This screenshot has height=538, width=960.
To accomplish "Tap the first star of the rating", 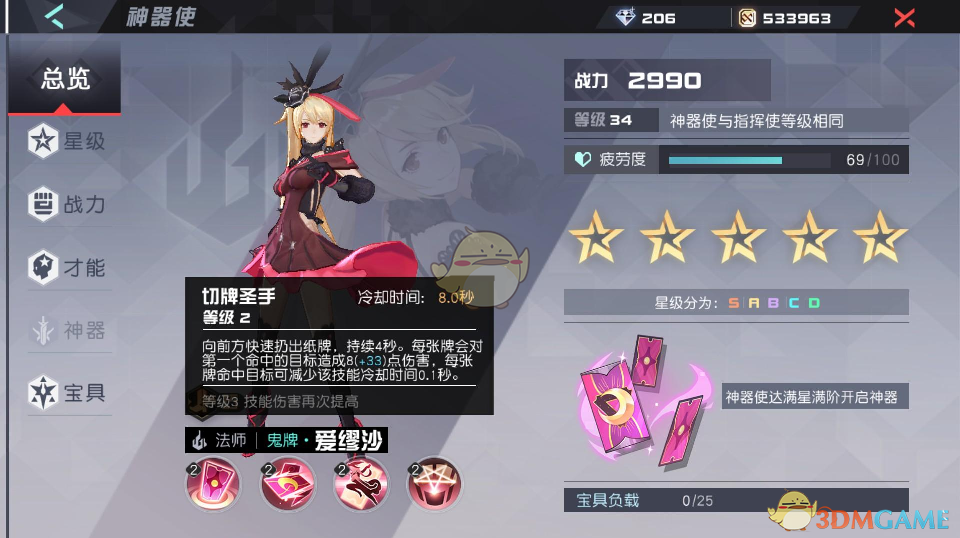I will (x=596, y=238).
